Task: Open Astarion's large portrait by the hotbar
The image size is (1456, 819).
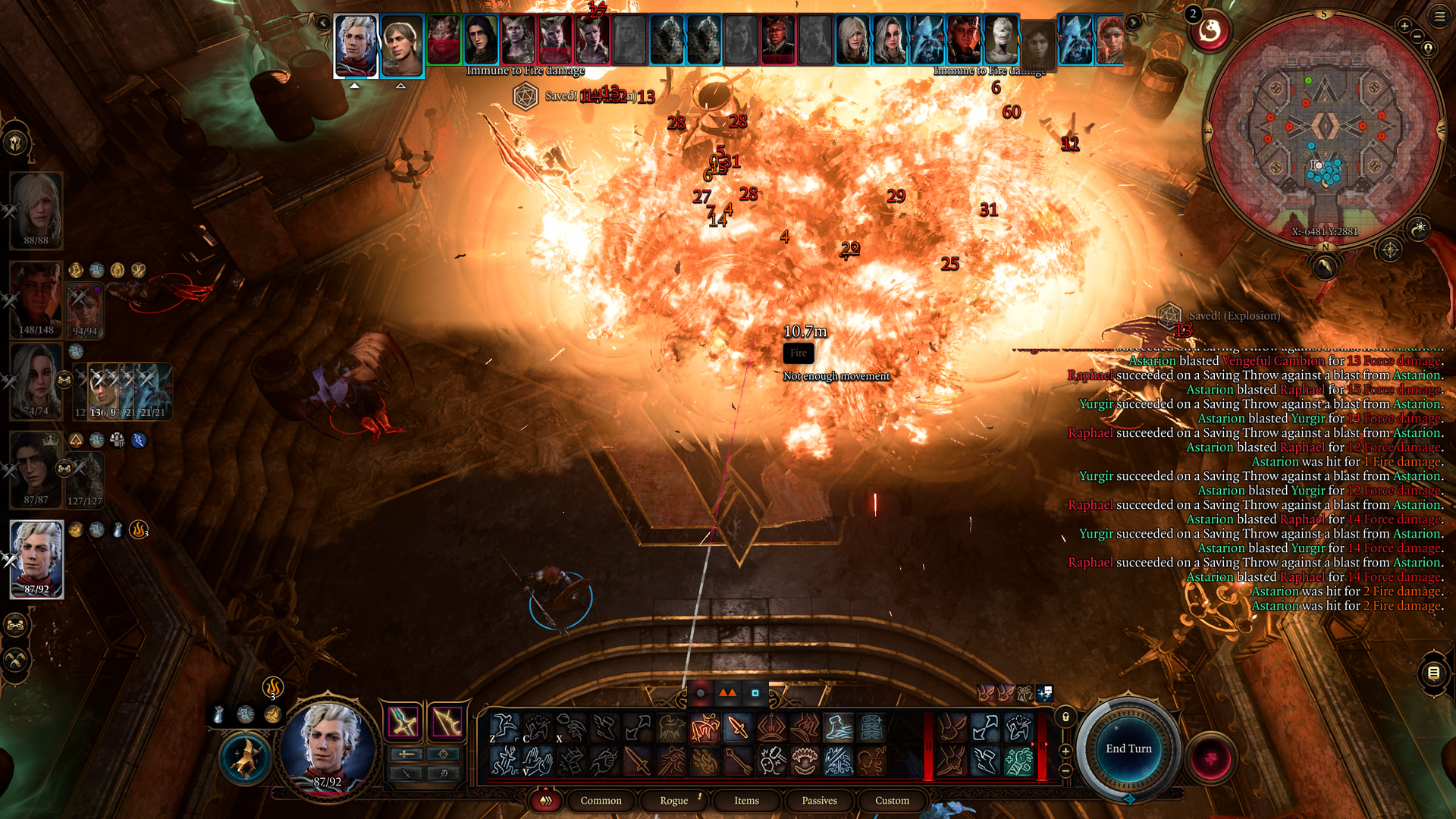Action: [328, 747]
